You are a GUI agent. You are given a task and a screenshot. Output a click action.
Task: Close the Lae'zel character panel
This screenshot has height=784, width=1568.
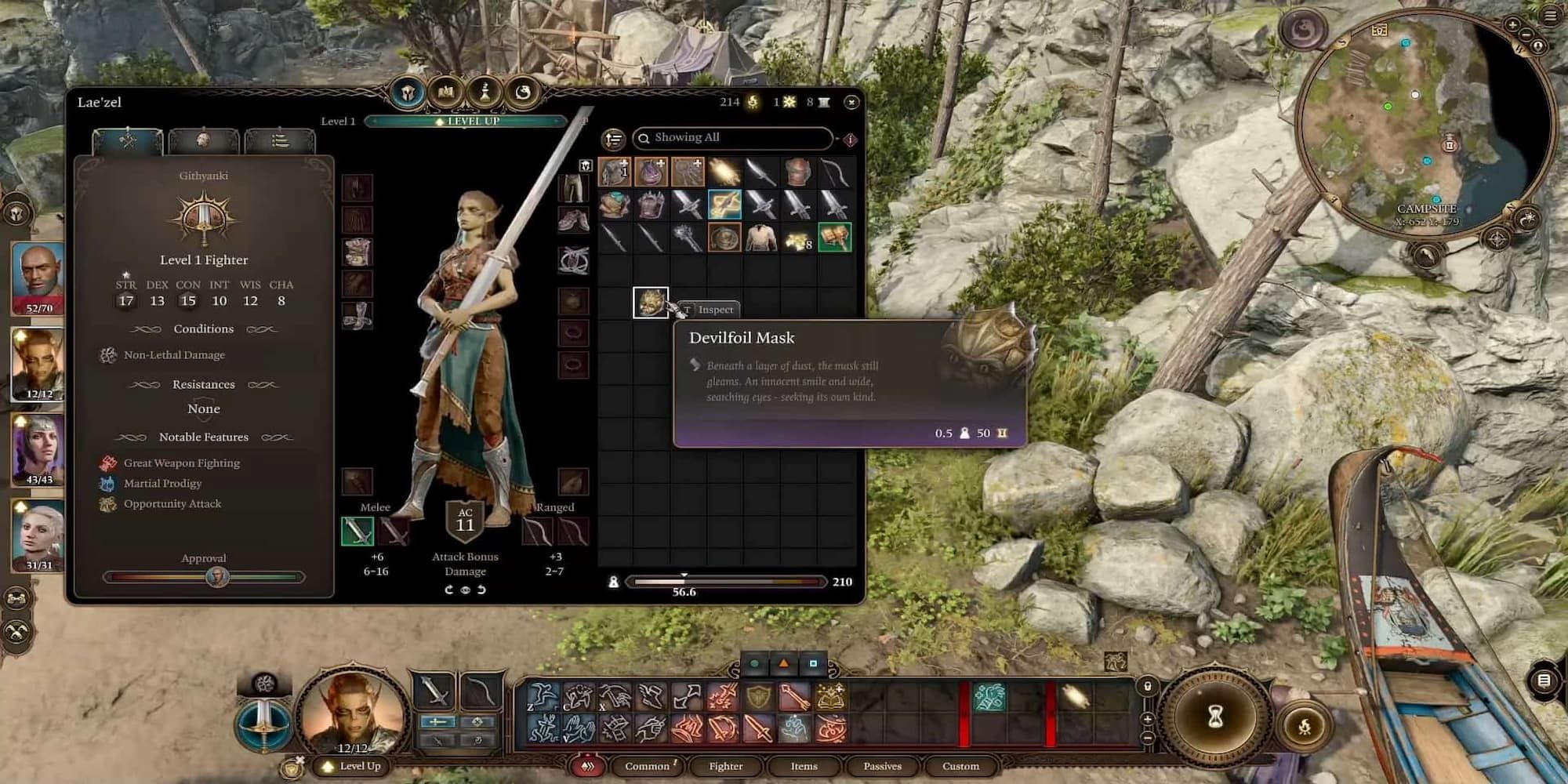(851, 102)
